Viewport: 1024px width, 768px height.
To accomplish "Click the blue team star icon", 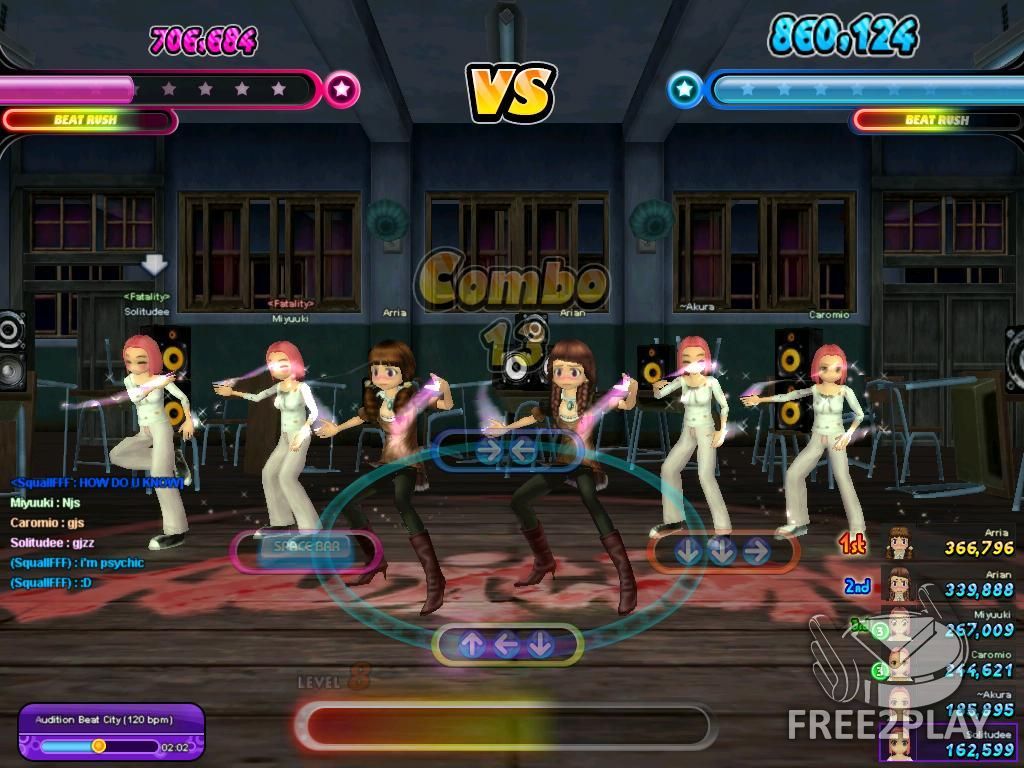I will (684, 89).
